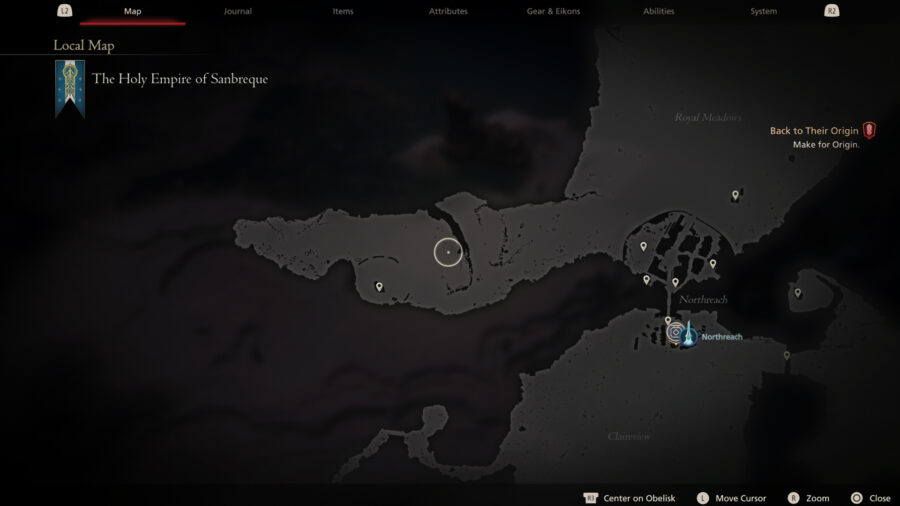This screenshot has height=506, width=900.
Task: Select the Northreach obelisk marker
Action: point(688,334)
